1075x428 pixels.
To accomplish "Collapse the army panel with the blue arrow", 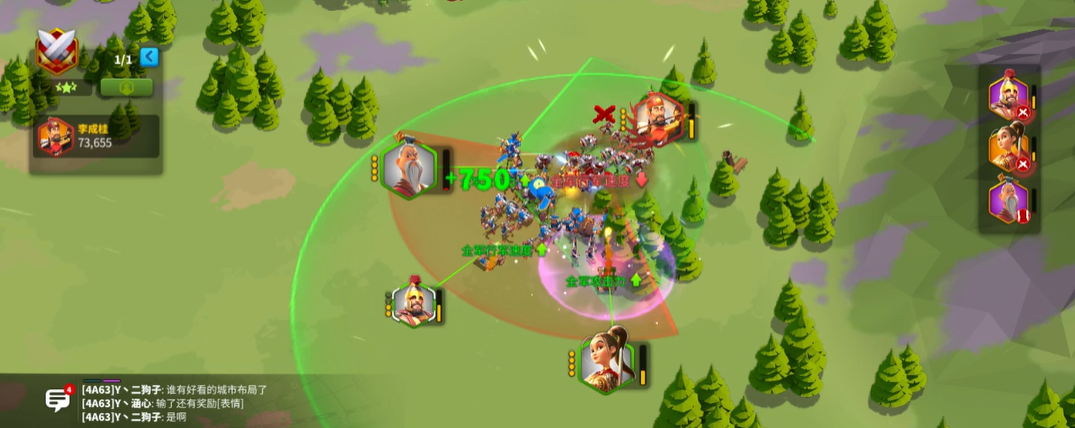I will tap(149, 56).
